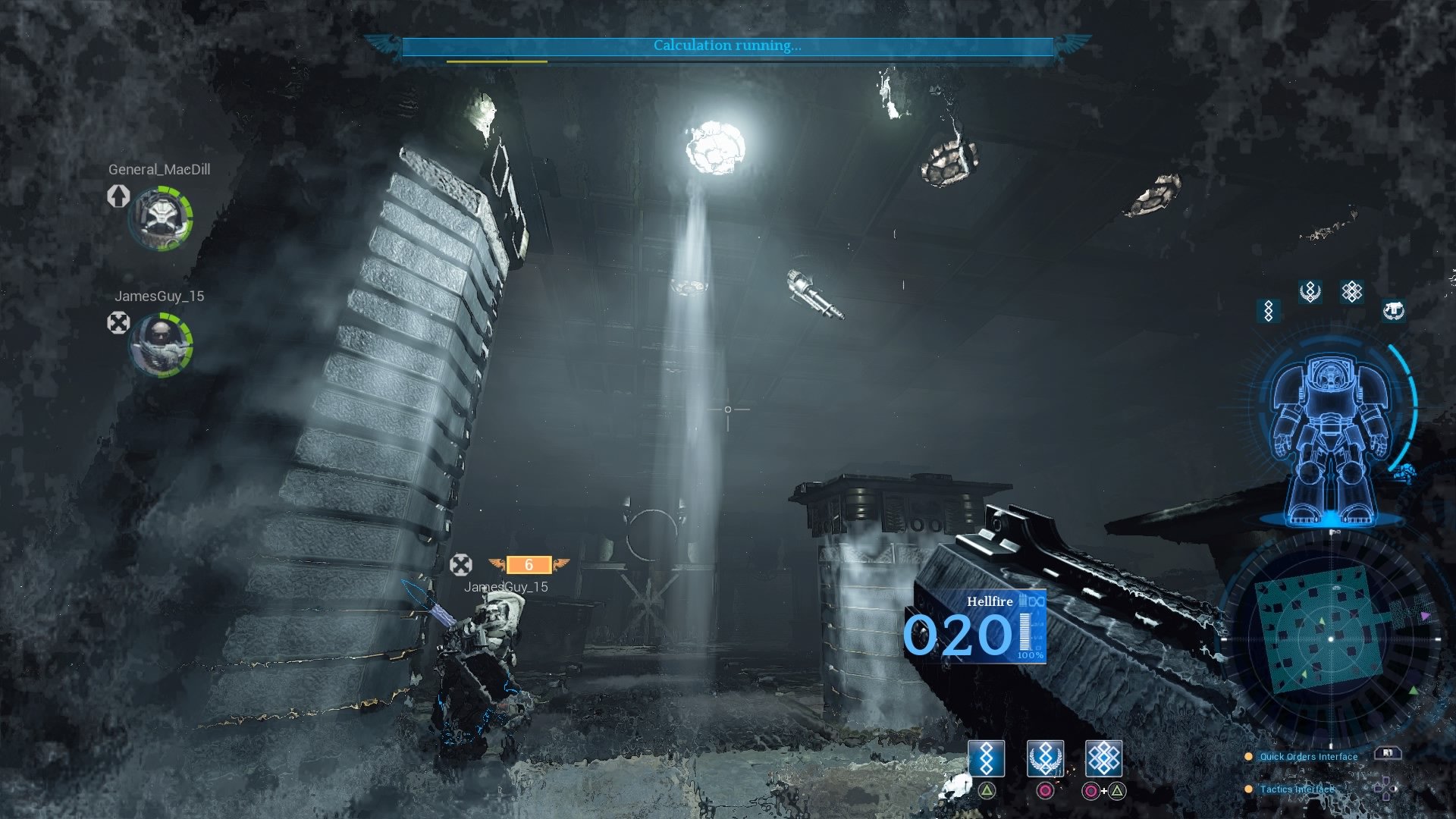
Task: Click the circle-button wreath ability icon bottom center
Action: (x=1045, y=758)
